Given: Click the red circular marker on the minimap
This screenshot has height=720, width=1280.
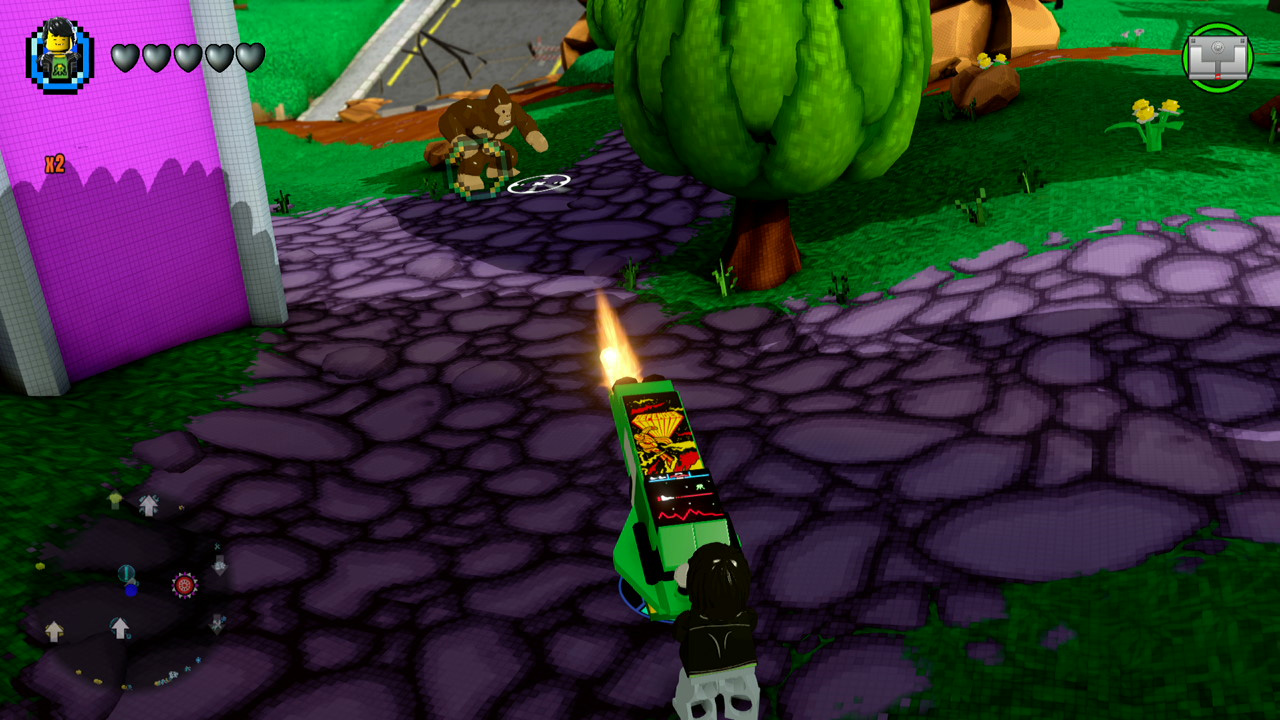Looking at the screenshot, I should pos(184,585).
